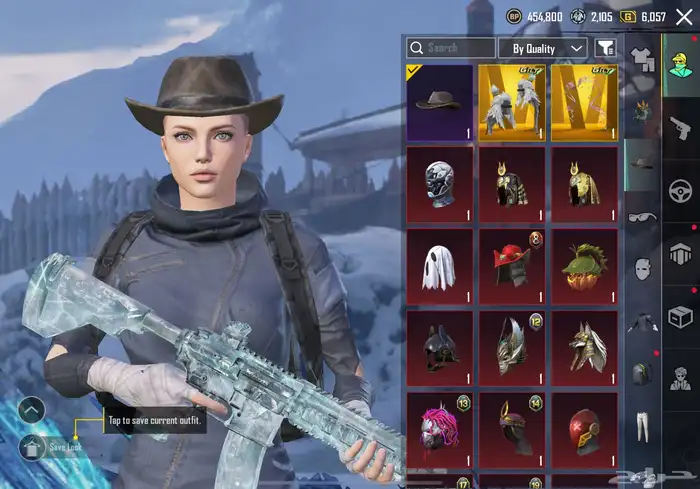Select the equipped cowboy hat item
Viewport: 700px width, 489px height.
440,102
